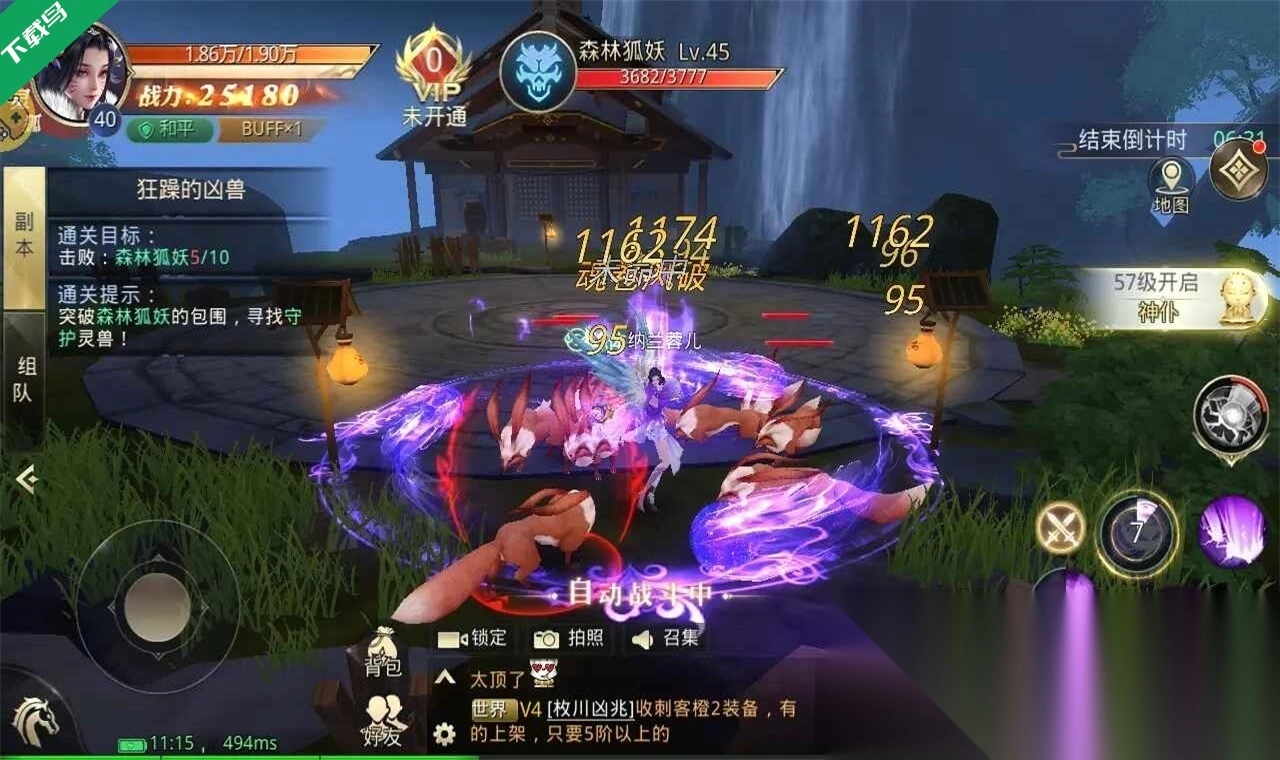Select the mount horse icon bottom left
This screenshot has width=1280, height=760.
pyautogui.click(x=33, y=723)
